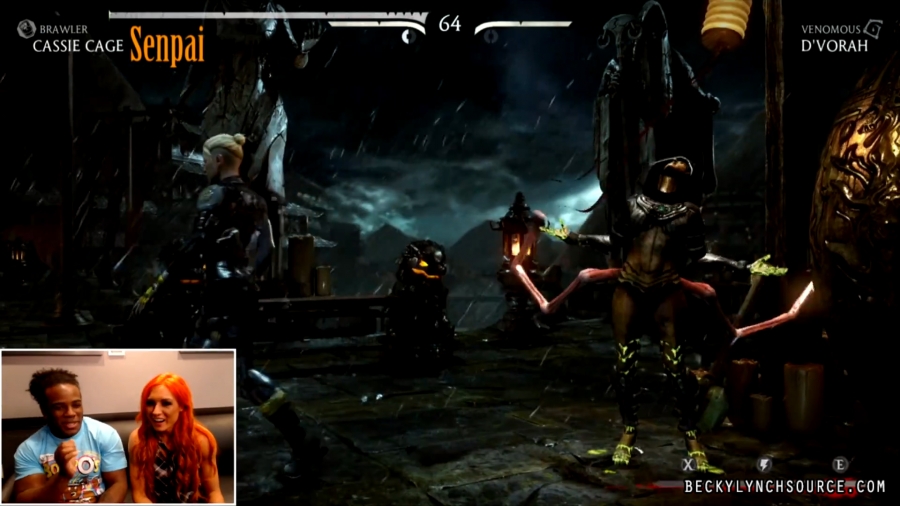This screenshot has height=506, width=900.
Task: Click the Brawler variation icon beside Cassie Cage
Action: pyautogui.click(x=26, y=29)
